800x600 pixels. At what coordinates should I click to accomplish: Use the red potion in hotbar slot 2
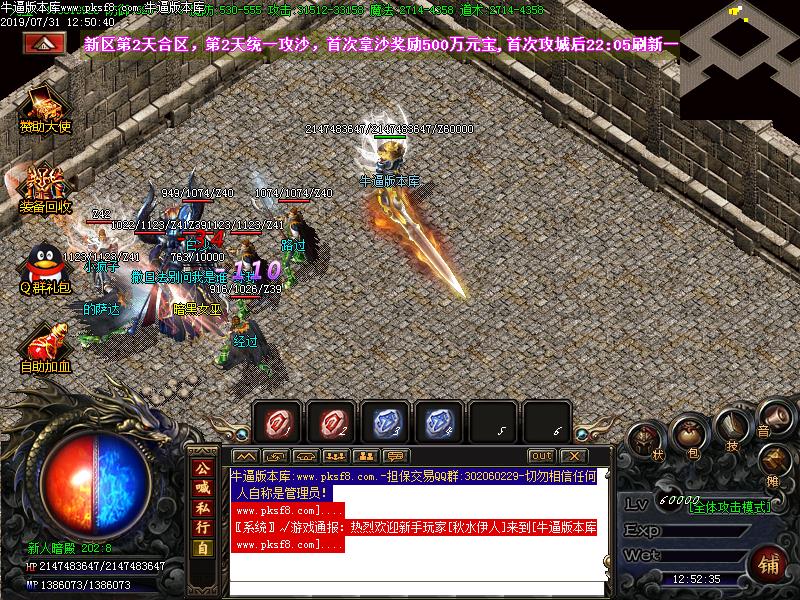point(331,422)
